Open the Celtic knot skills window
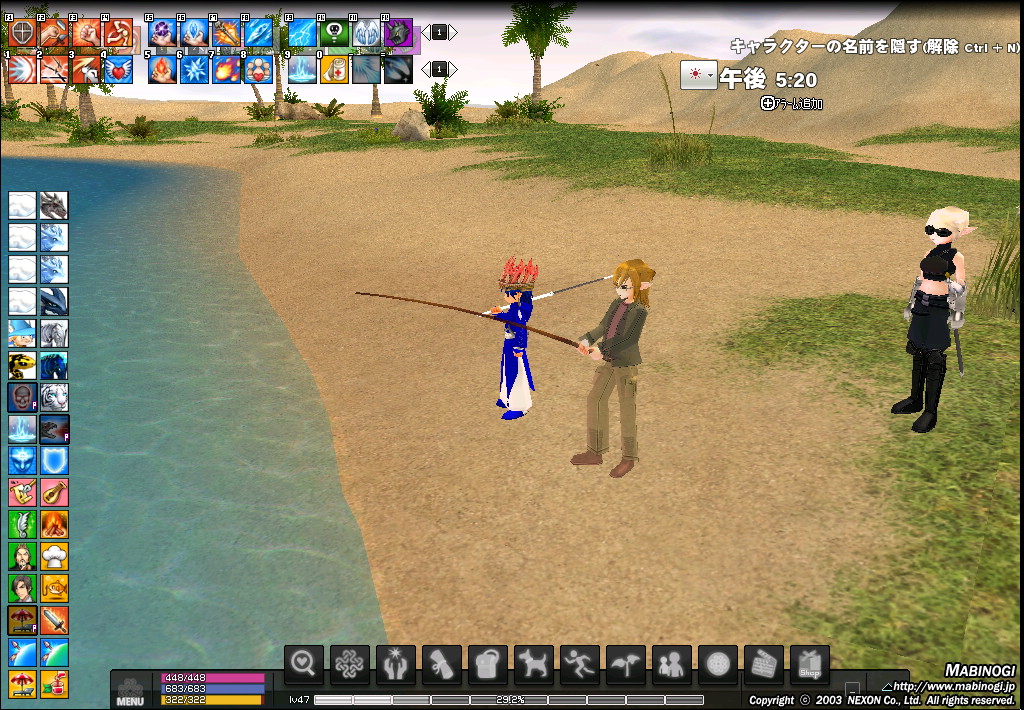 [x=350, y=664]
